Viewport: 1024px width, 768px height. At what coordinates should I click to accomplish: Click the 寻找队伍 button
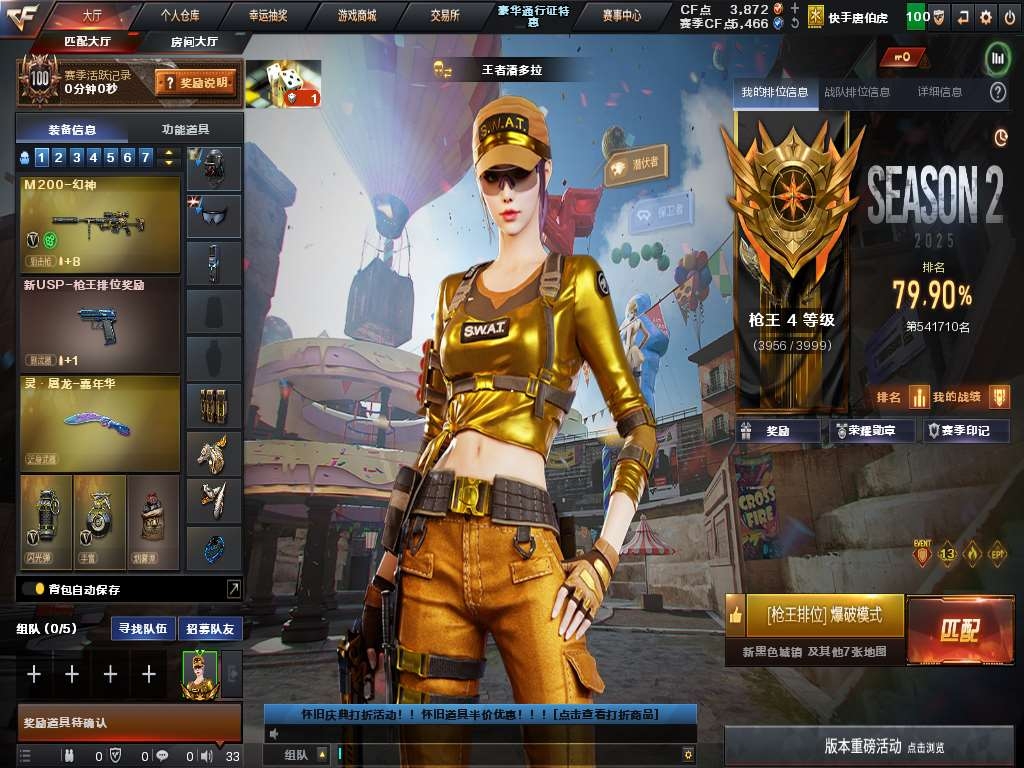(142, 629)
